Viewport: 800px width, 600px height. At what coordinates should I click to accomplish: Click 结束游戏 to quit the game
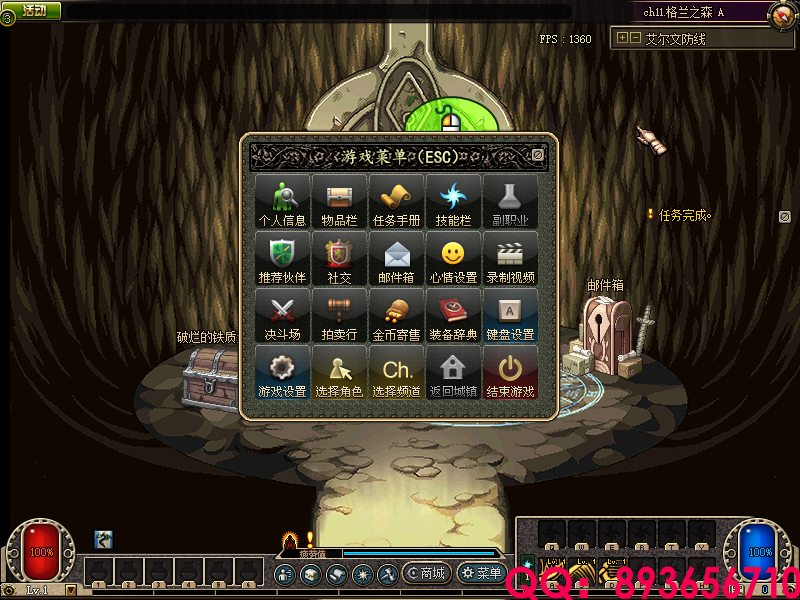point(510,372)
